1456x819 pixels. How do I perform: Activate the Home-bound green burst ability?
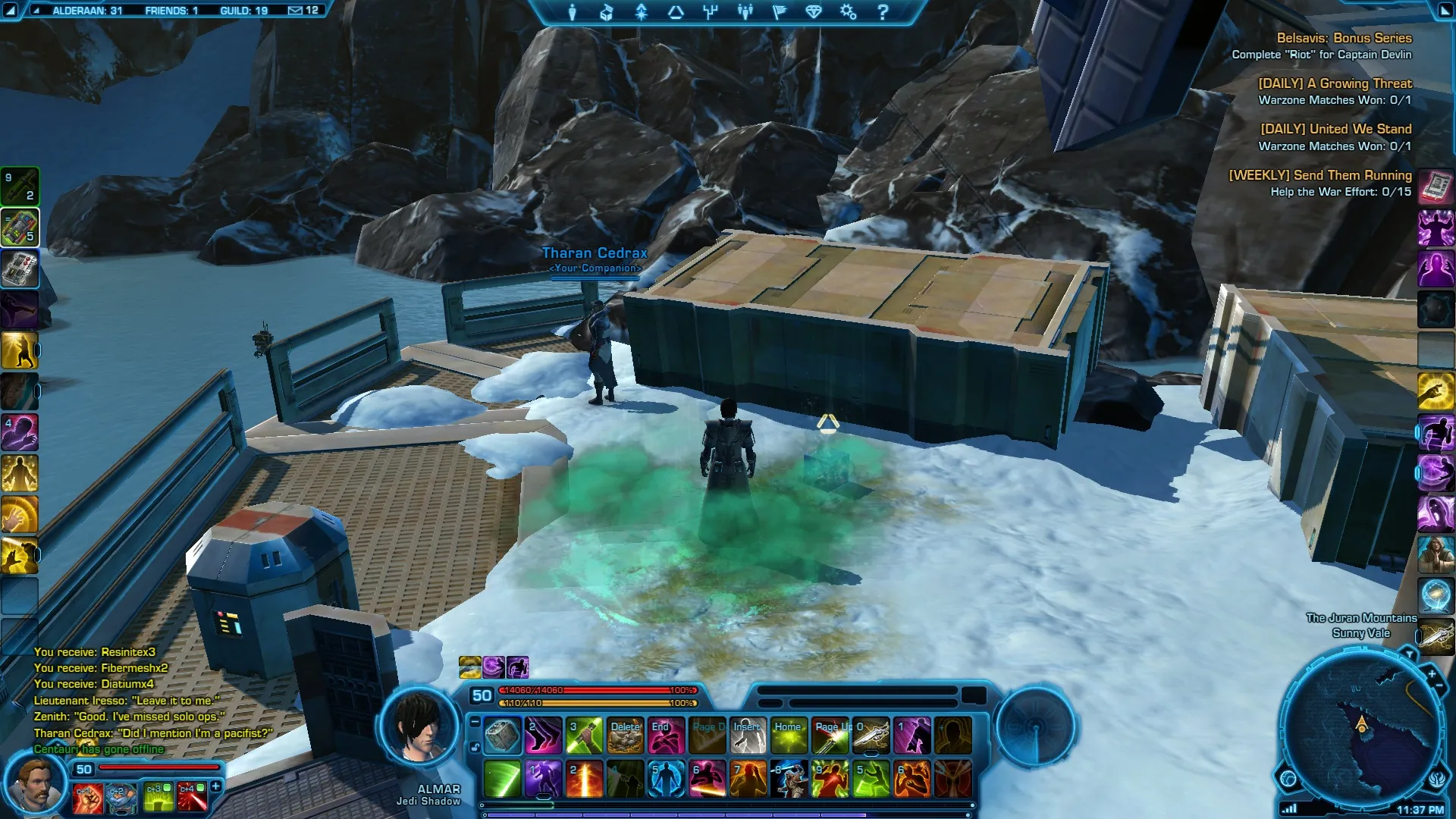(789, 736)
